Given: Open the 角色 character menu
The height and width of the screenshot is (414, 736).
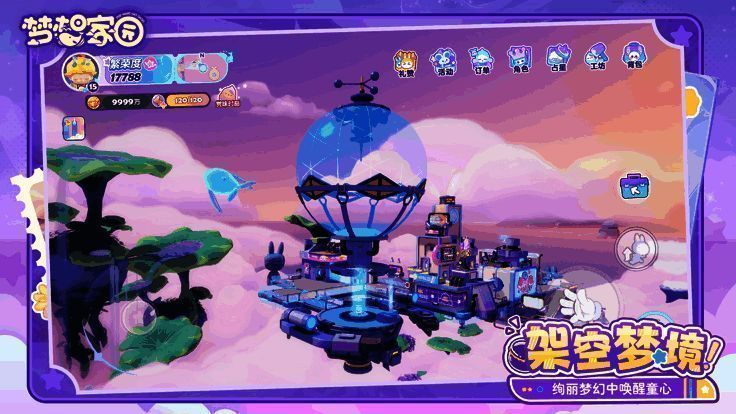Looking at the screenshot, I should (x=519, y=59).
